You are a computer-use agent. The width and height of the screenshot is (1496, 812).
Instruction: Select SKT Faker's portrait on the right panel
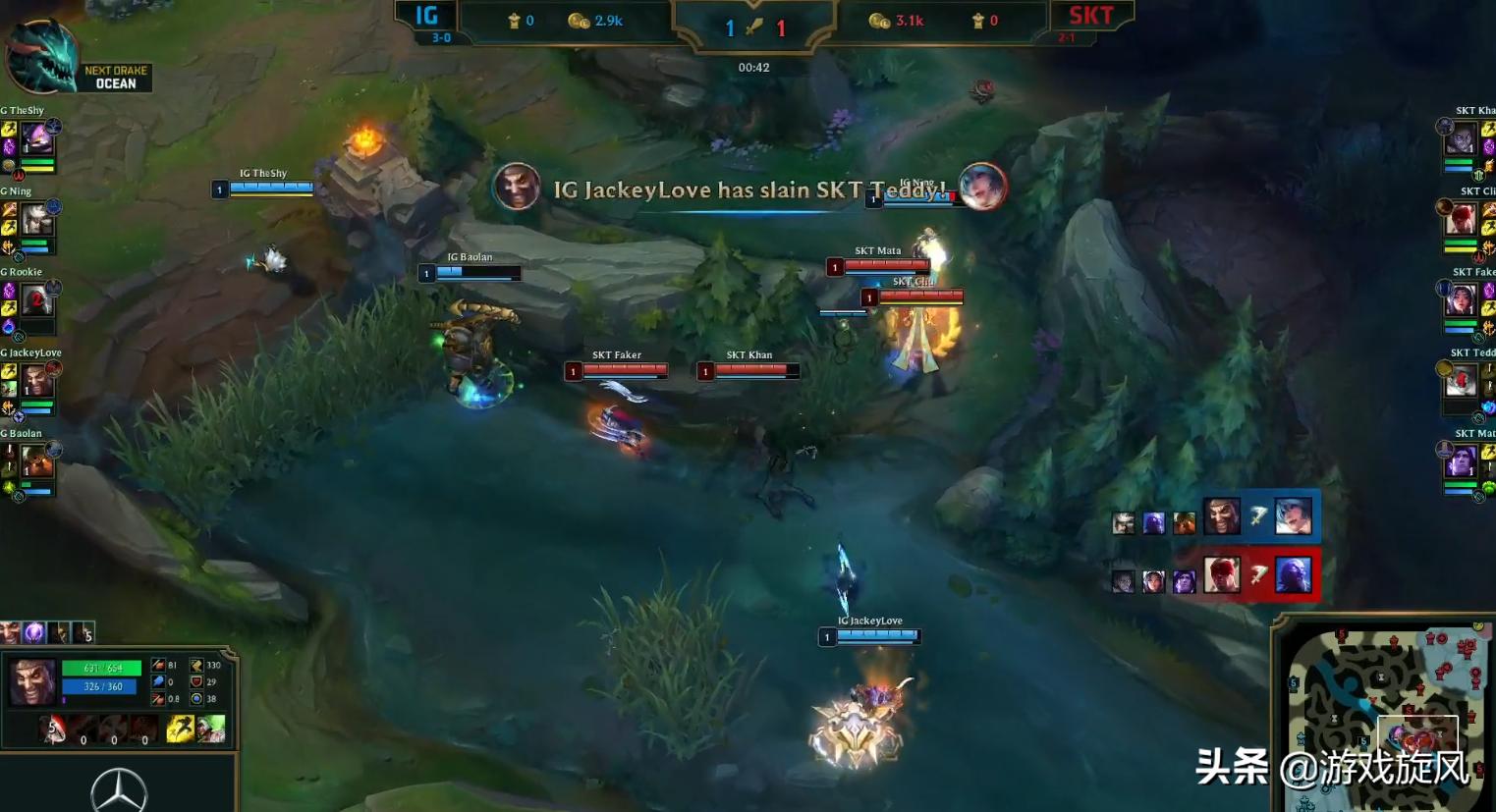1462,299
